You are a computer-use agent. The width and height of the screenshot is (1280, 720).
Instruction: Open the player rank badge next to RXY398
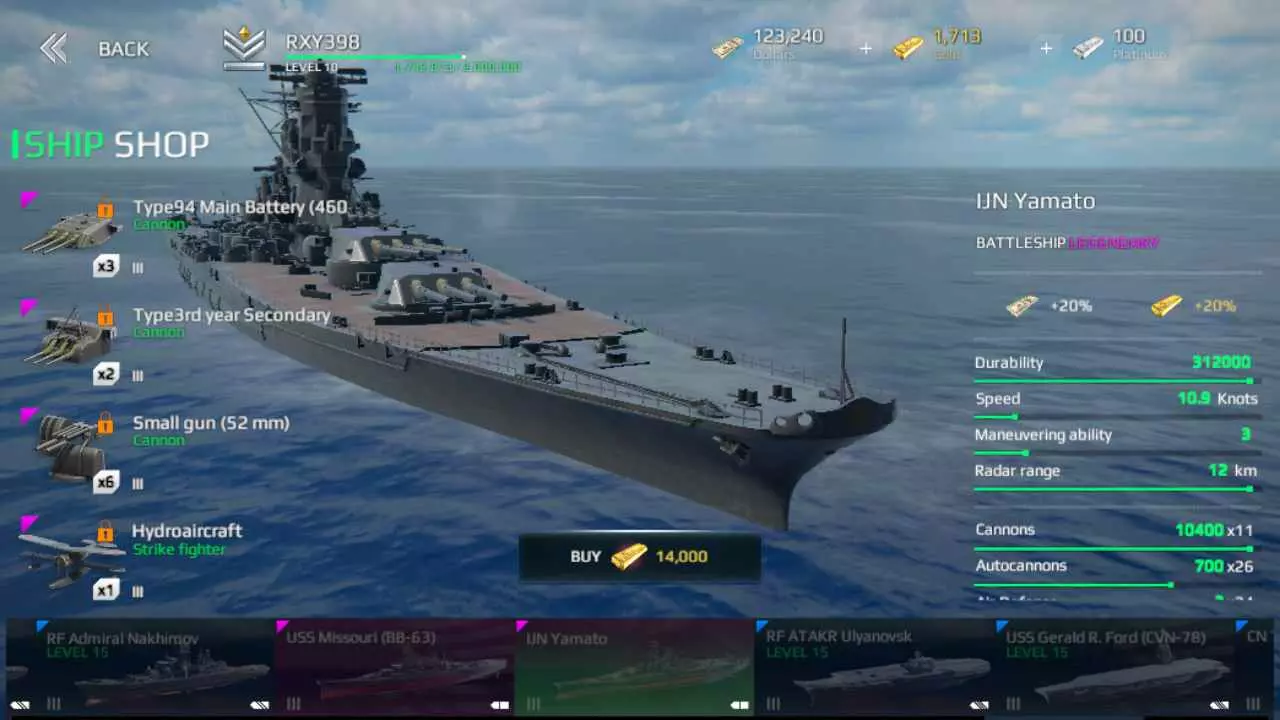coord(243,45)
